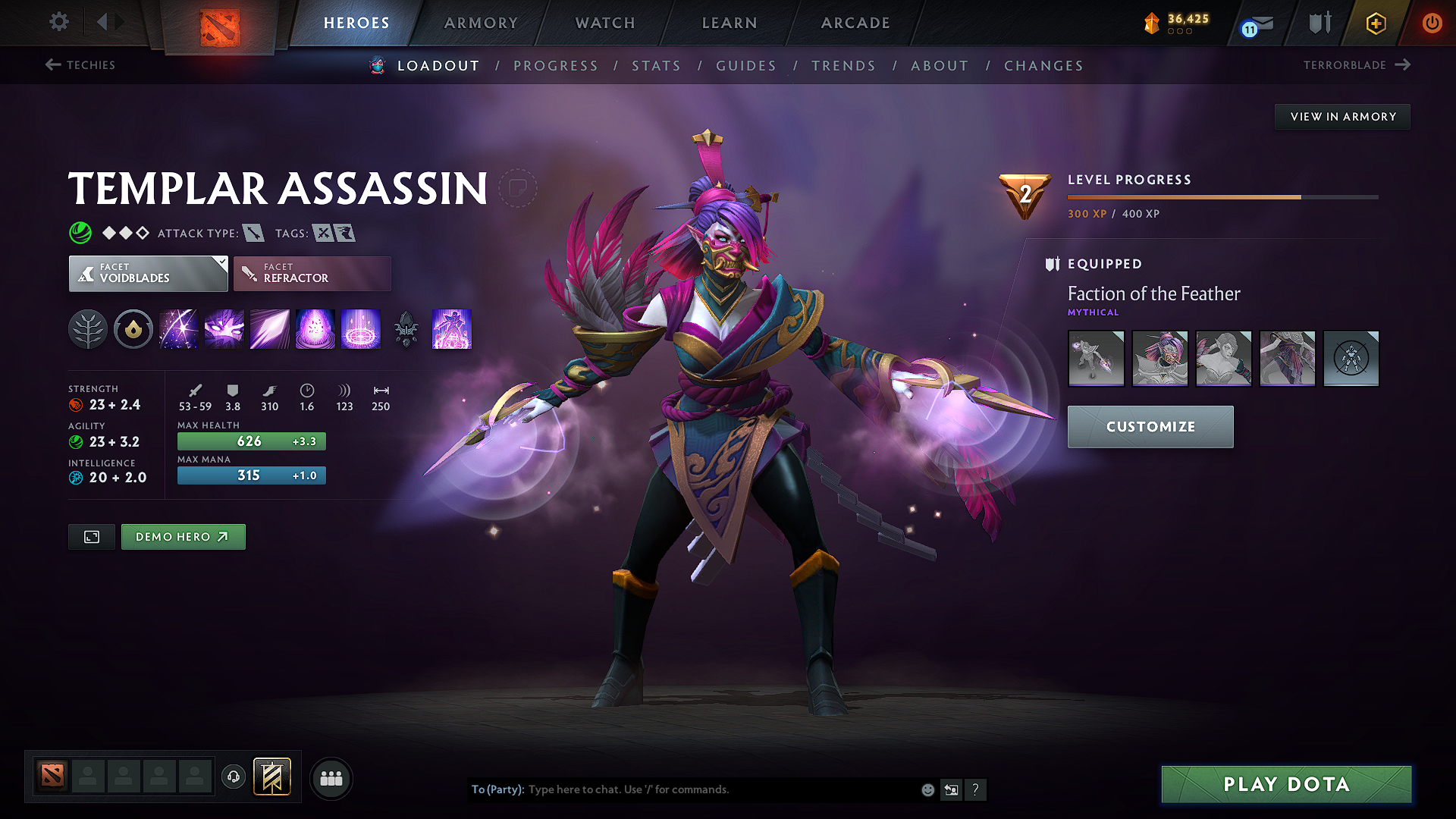This screenshot has height=819, width=1456.
Task: Open the mail notification icon showing 11
Action: click(1255, 23)
